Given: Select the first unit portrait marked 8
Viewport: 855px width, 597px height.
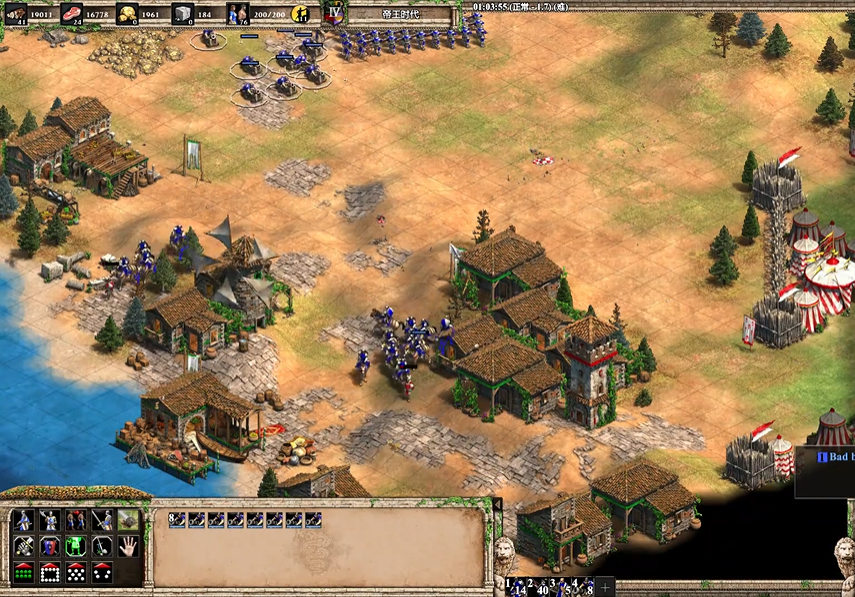Looking at the screenshot, I should pyautogui.click(x=176, y=520).
